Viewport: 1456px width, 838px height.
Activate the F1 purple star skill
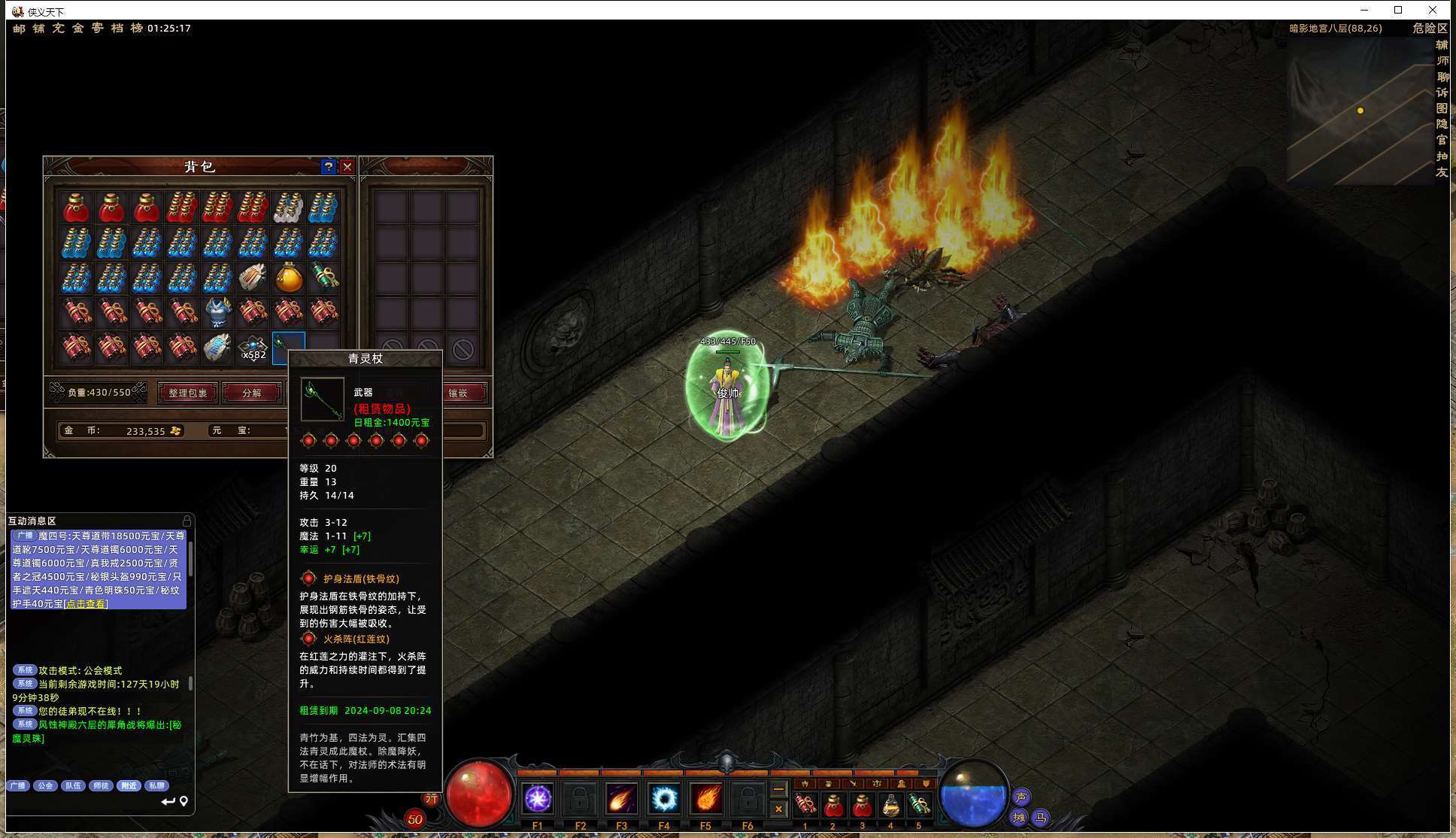[538, 799]
